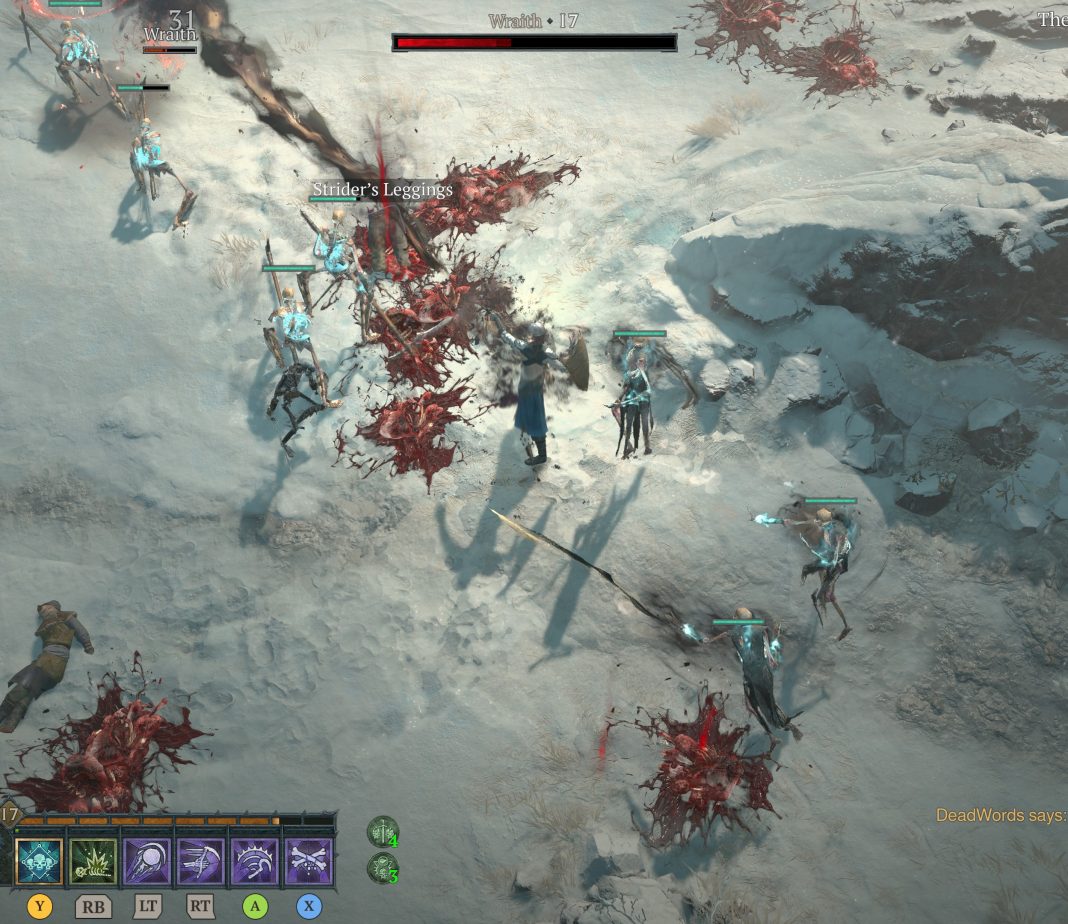
Task: Click the skeleton warrior minion icon showing 4
Action: tap(383, 832)
